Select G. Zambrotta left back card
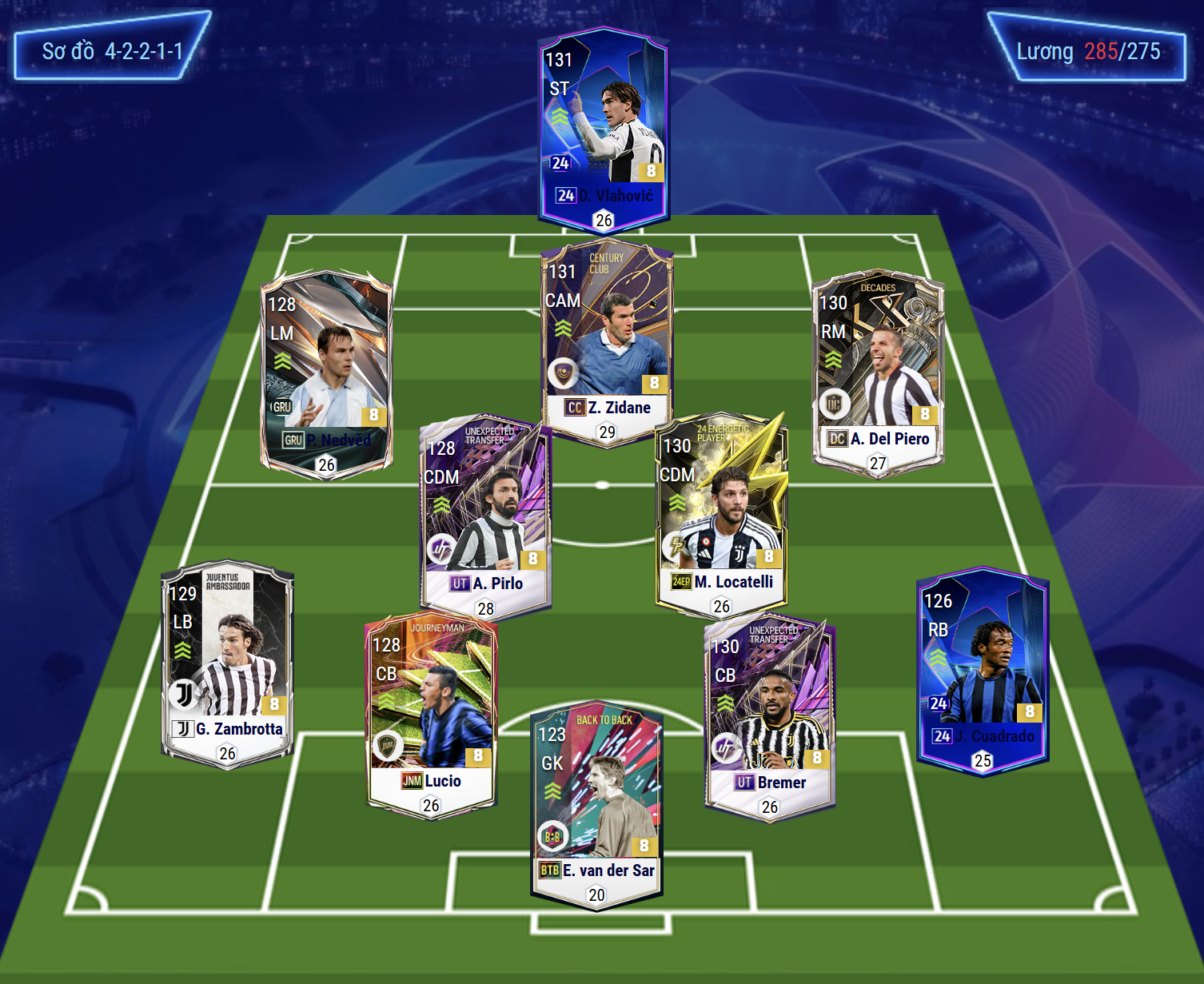 click(x=228, y=661)
